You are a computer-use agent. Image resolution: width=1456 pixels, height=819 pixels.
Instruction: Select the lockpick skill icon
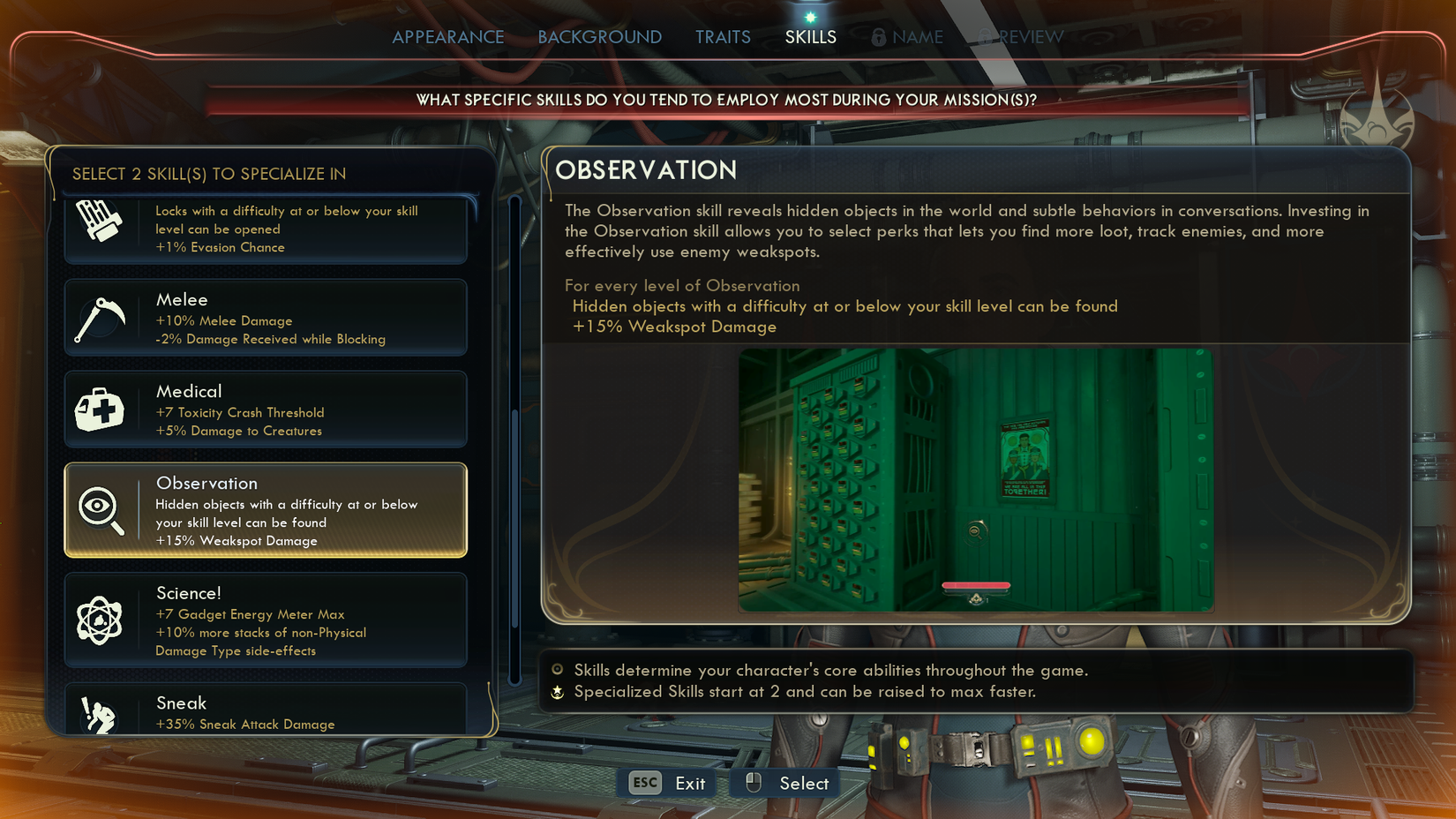point(100,221)
